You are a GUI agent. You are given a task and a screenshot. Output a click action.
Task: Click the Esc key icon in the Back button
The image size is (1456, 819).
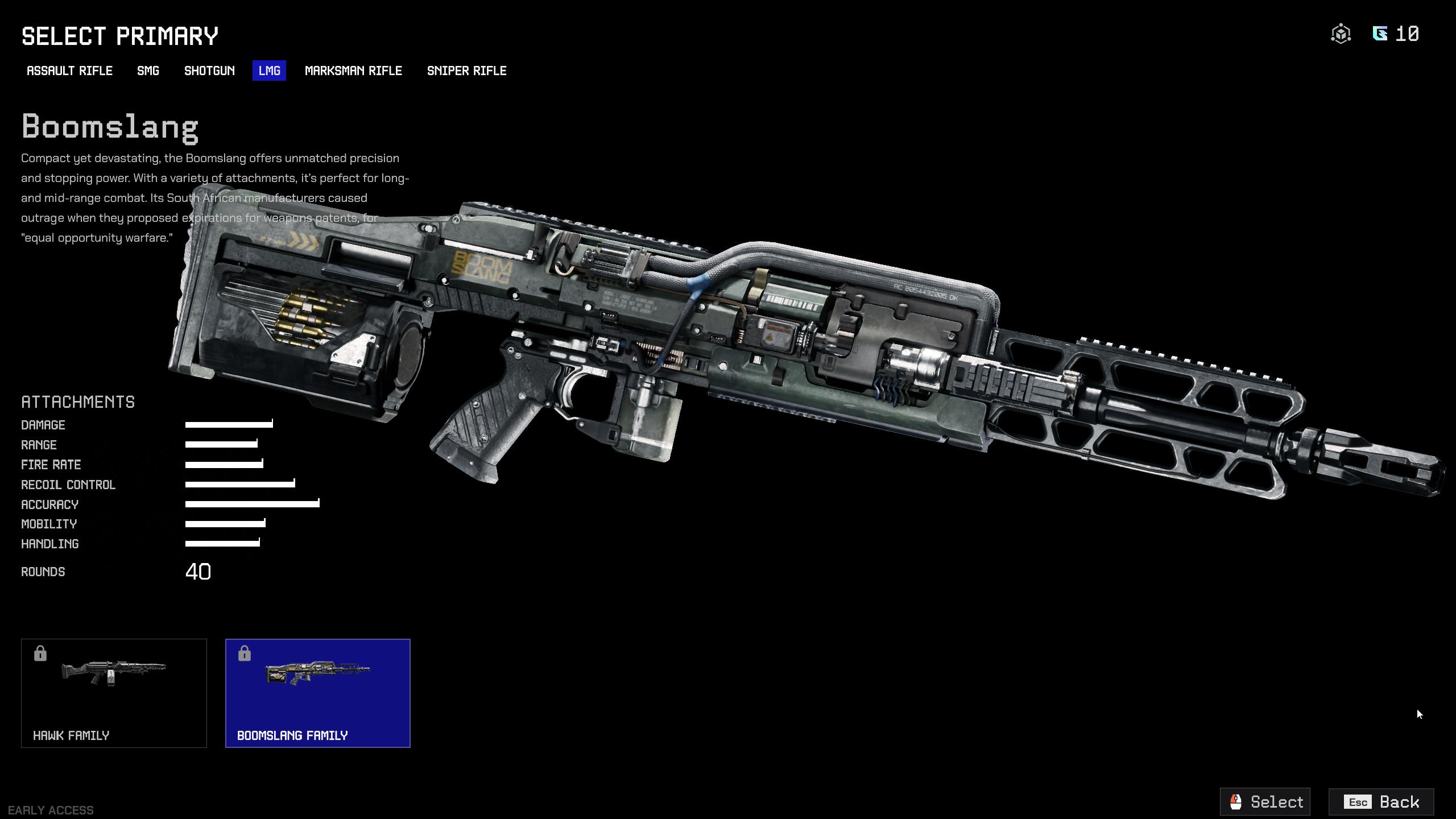pos(1358,802)
